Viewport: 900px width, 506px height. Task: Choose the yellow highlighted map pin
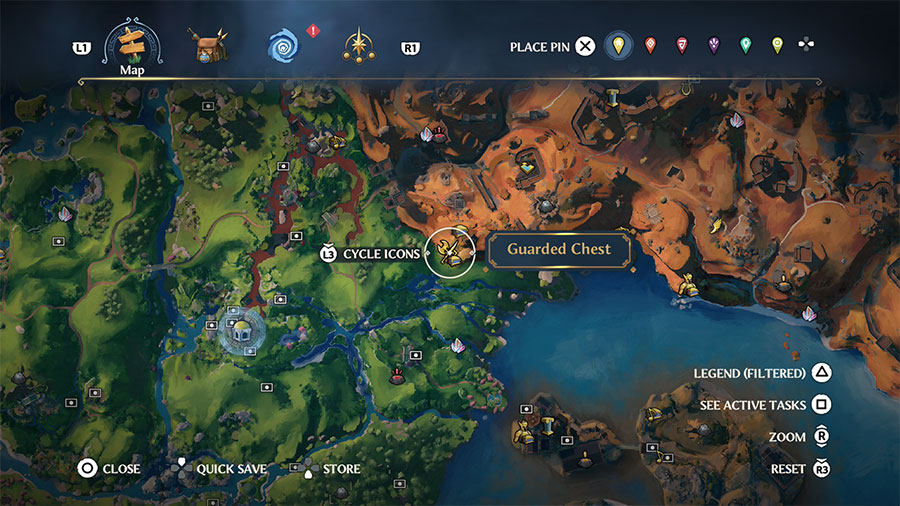[619, 45]
